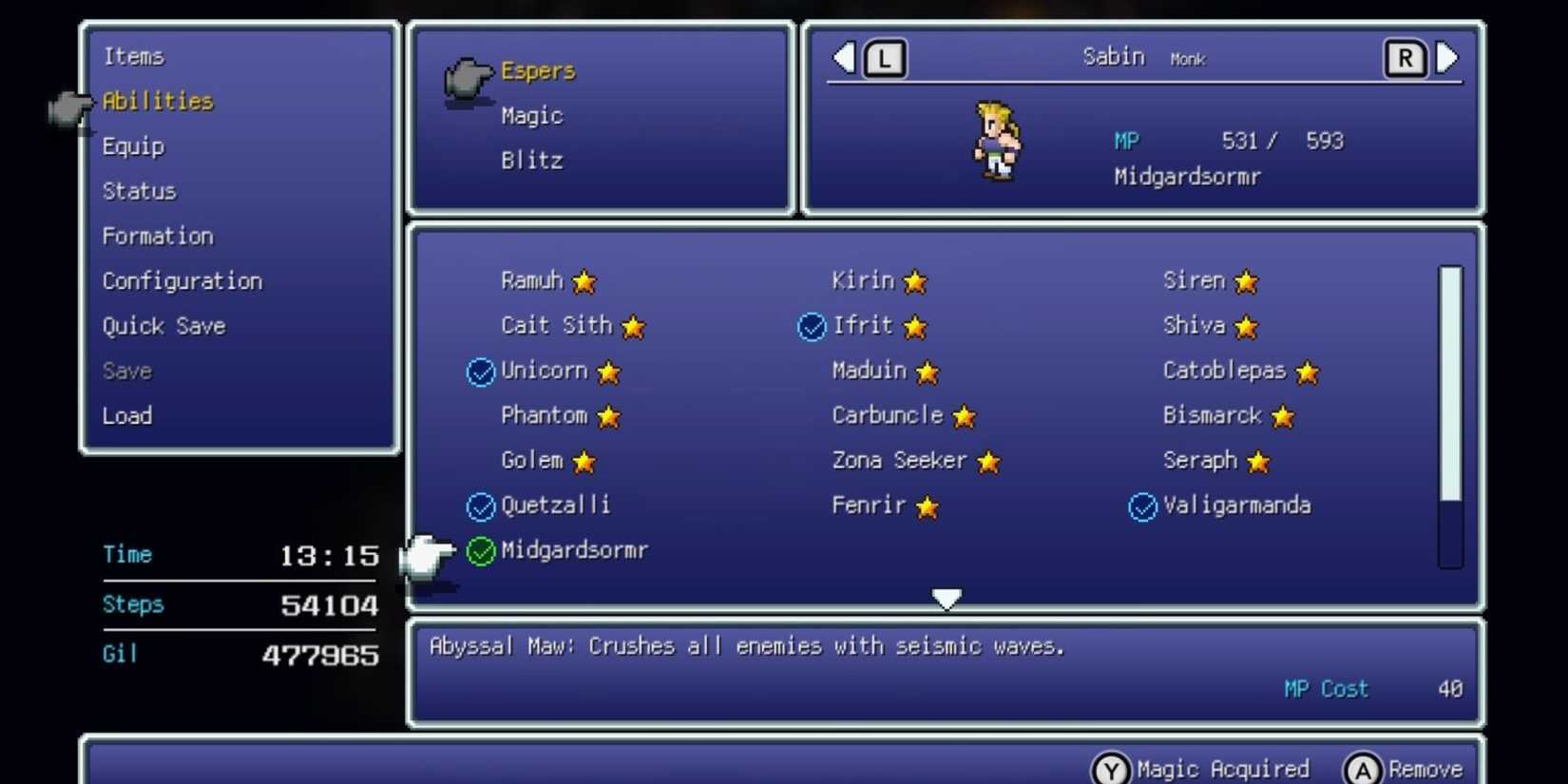The image size is (1568, 784).
Task: Click the star icon next to Ramuh
Action: pos(583,281)
